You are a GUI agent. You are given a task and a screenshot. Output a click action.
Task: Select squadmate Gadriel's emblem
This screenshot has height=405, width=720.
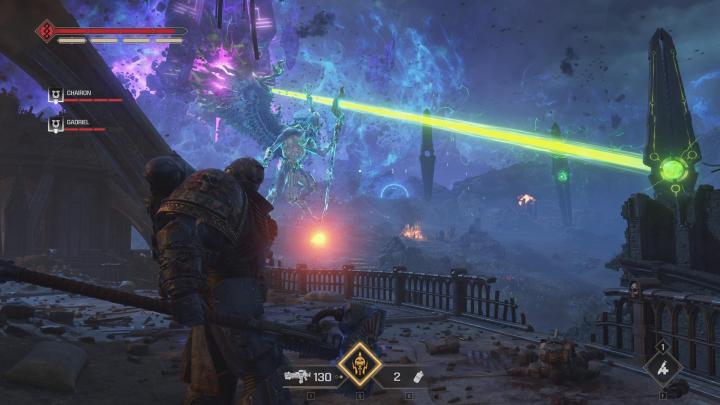[56, 123]
